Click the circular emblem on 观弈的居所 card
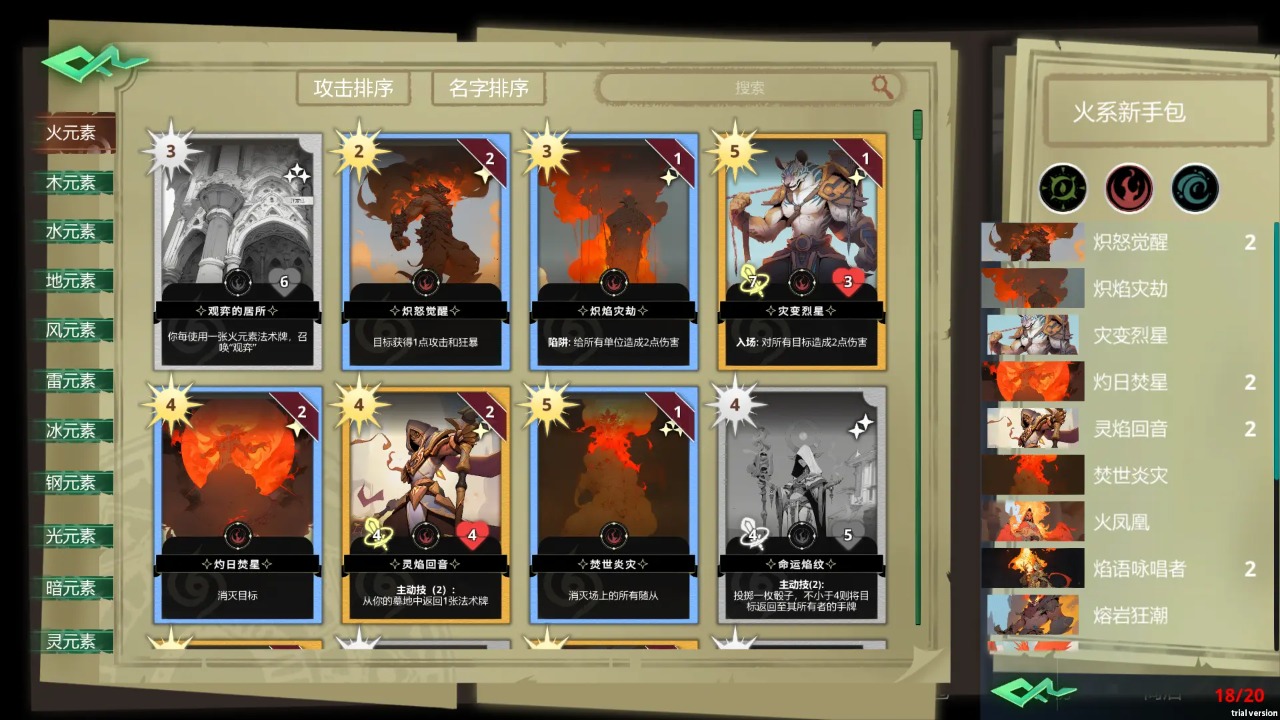The height and width of the screenshot is (720, 1280). click(236, 284)
